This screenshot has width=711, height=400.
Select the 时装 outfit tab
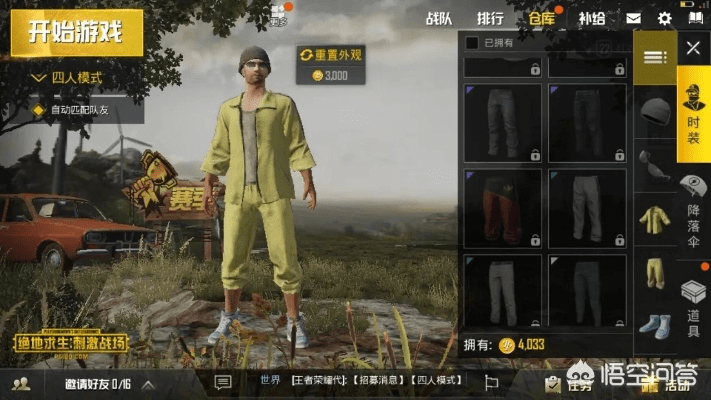(x=692, y=108)
